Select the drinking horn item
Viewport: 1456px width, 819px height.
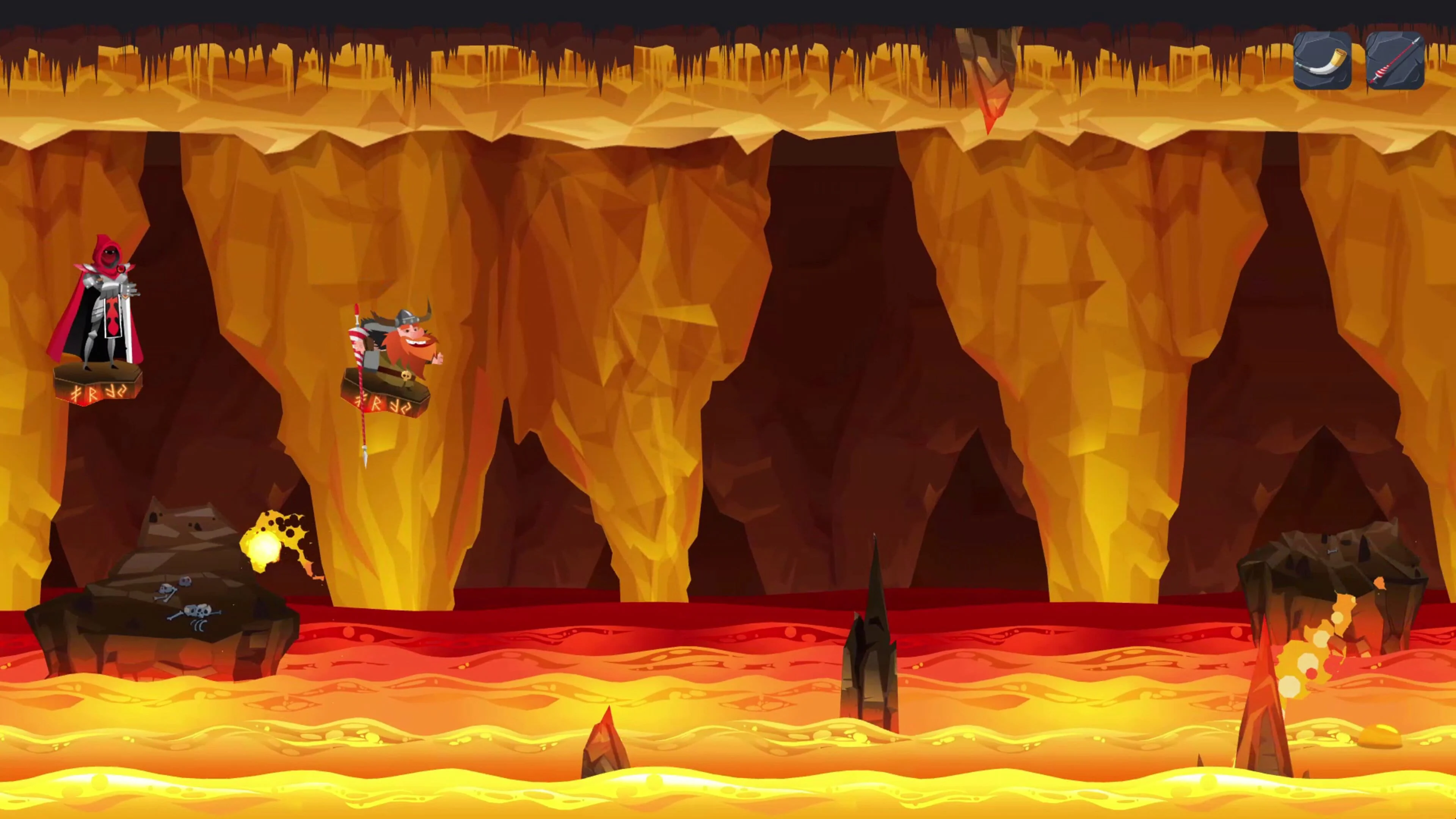coord(1323,61)
